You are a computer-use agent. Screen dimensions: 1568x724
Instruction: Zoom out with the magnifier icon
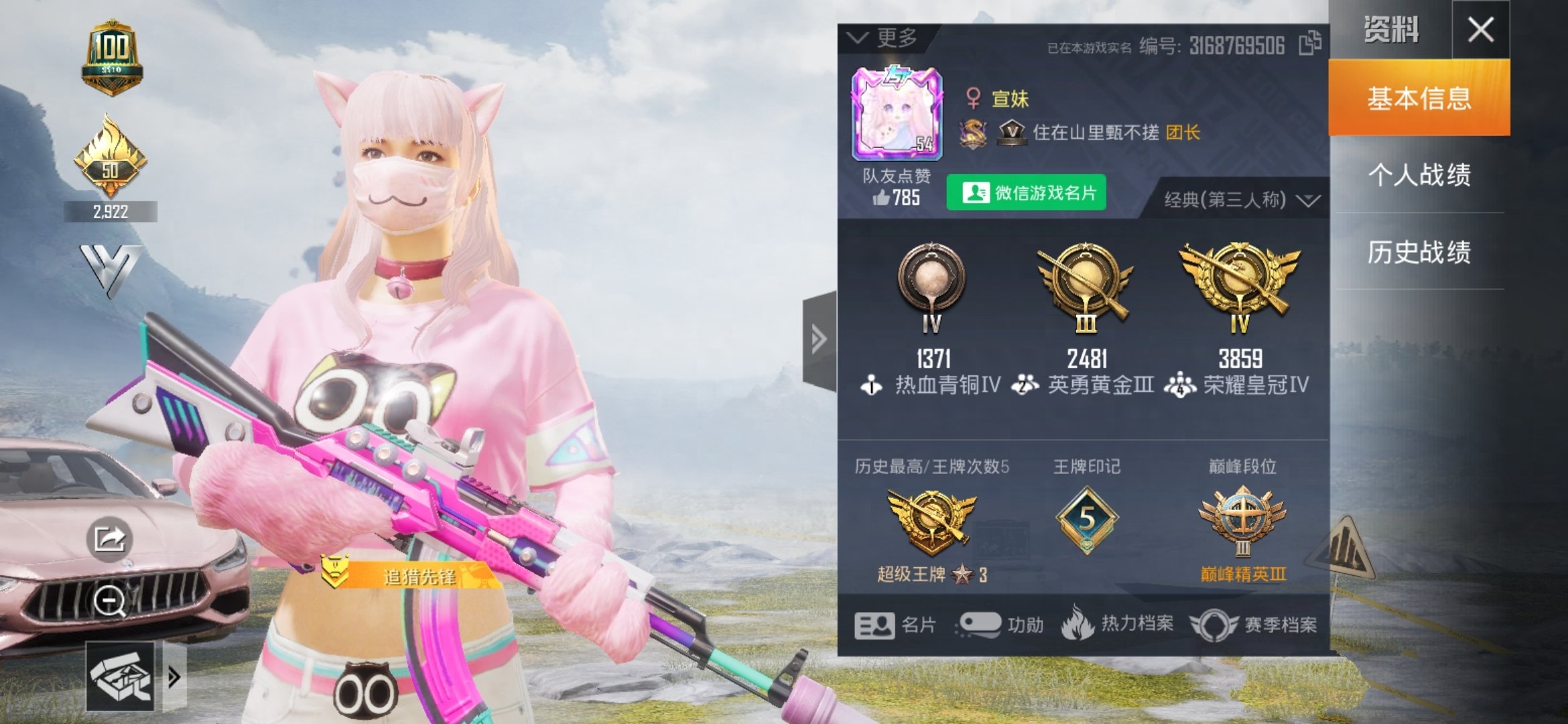tap(109, 601)
